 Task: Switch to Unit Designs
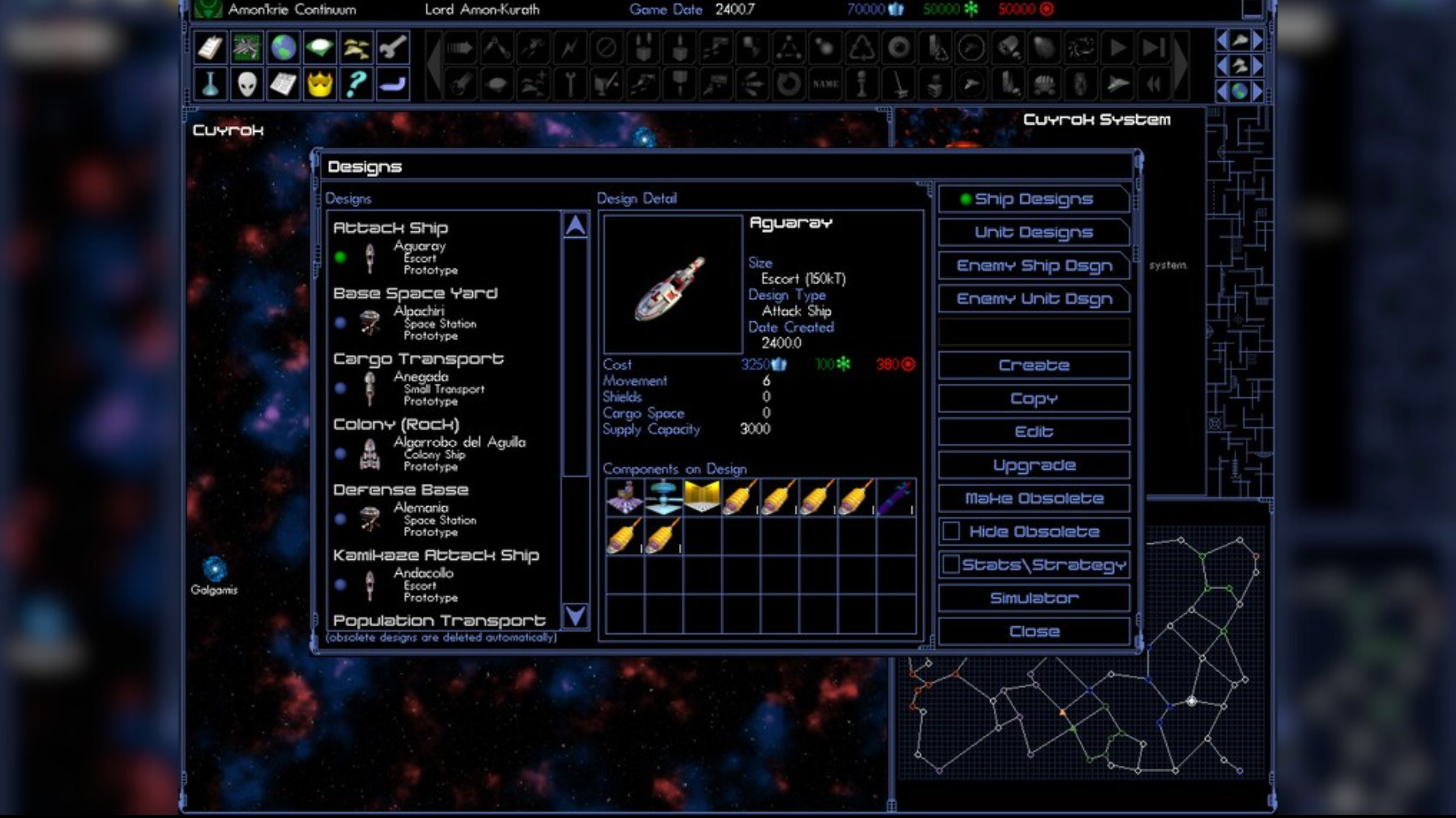point(1034,232)
